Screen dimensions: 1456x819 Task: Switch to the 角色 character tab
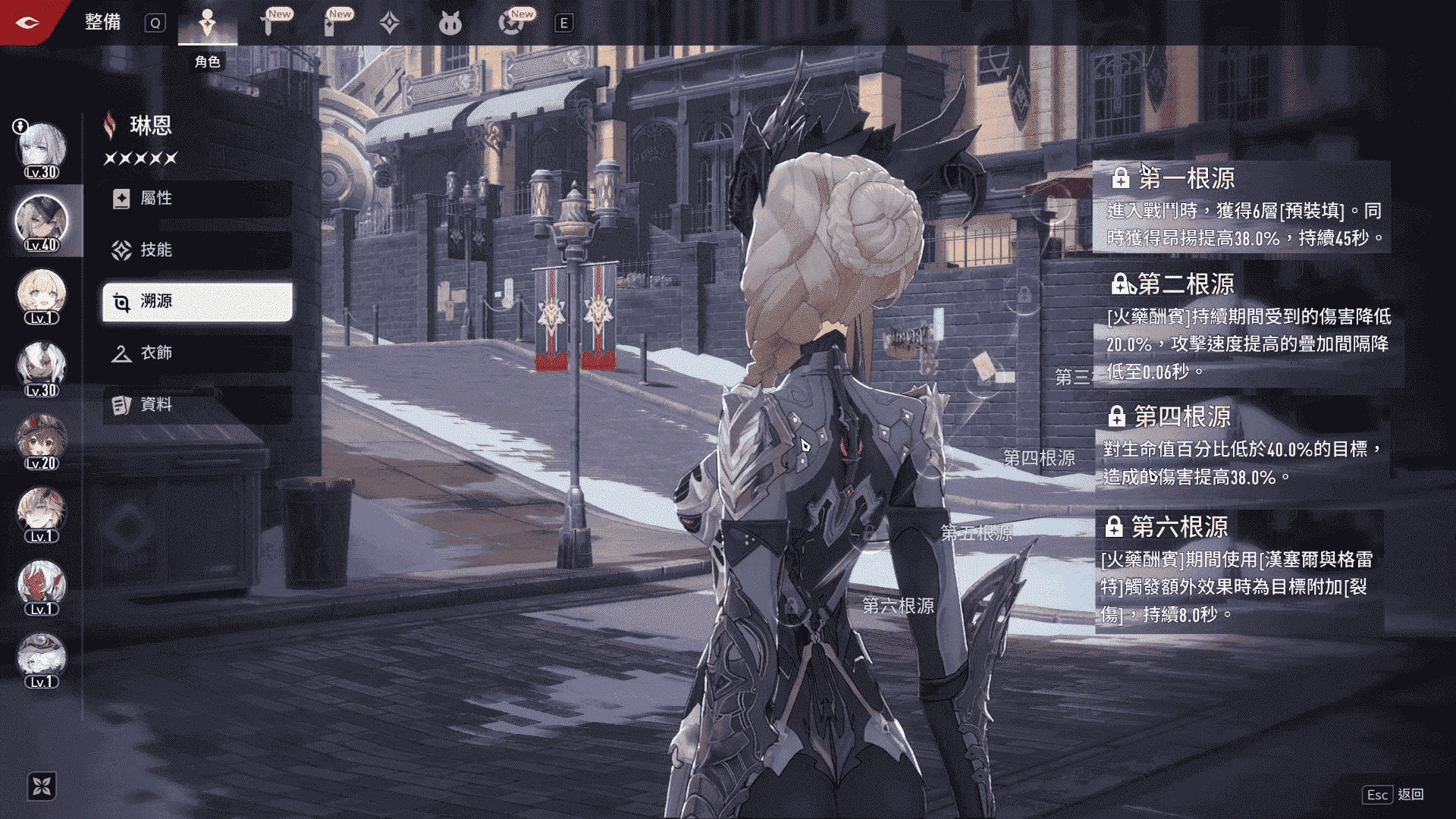coord(207,24)
